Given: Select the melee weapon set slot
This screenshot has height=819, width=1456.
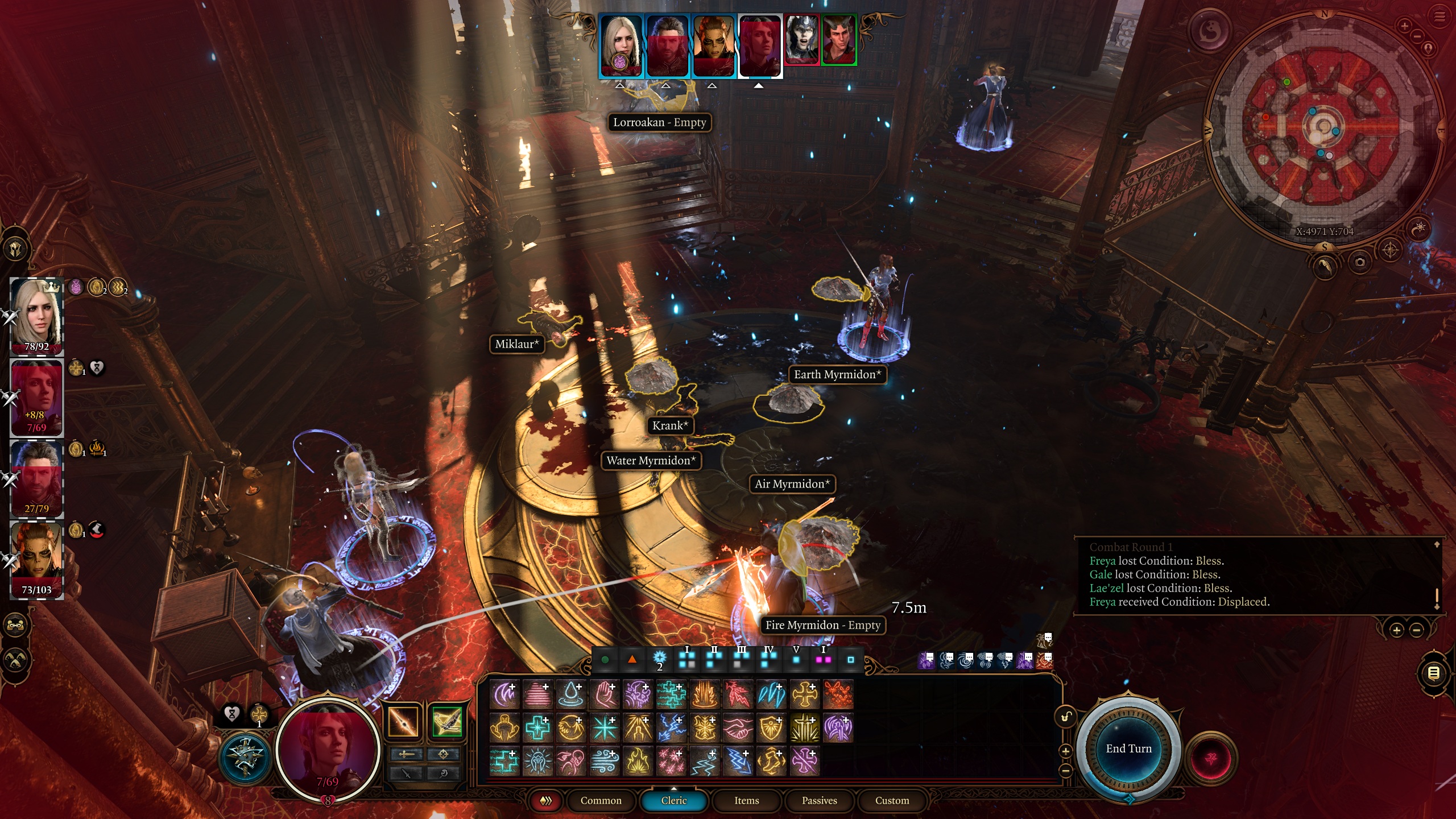Looking at the screenshot, I should tap(403, 722).
